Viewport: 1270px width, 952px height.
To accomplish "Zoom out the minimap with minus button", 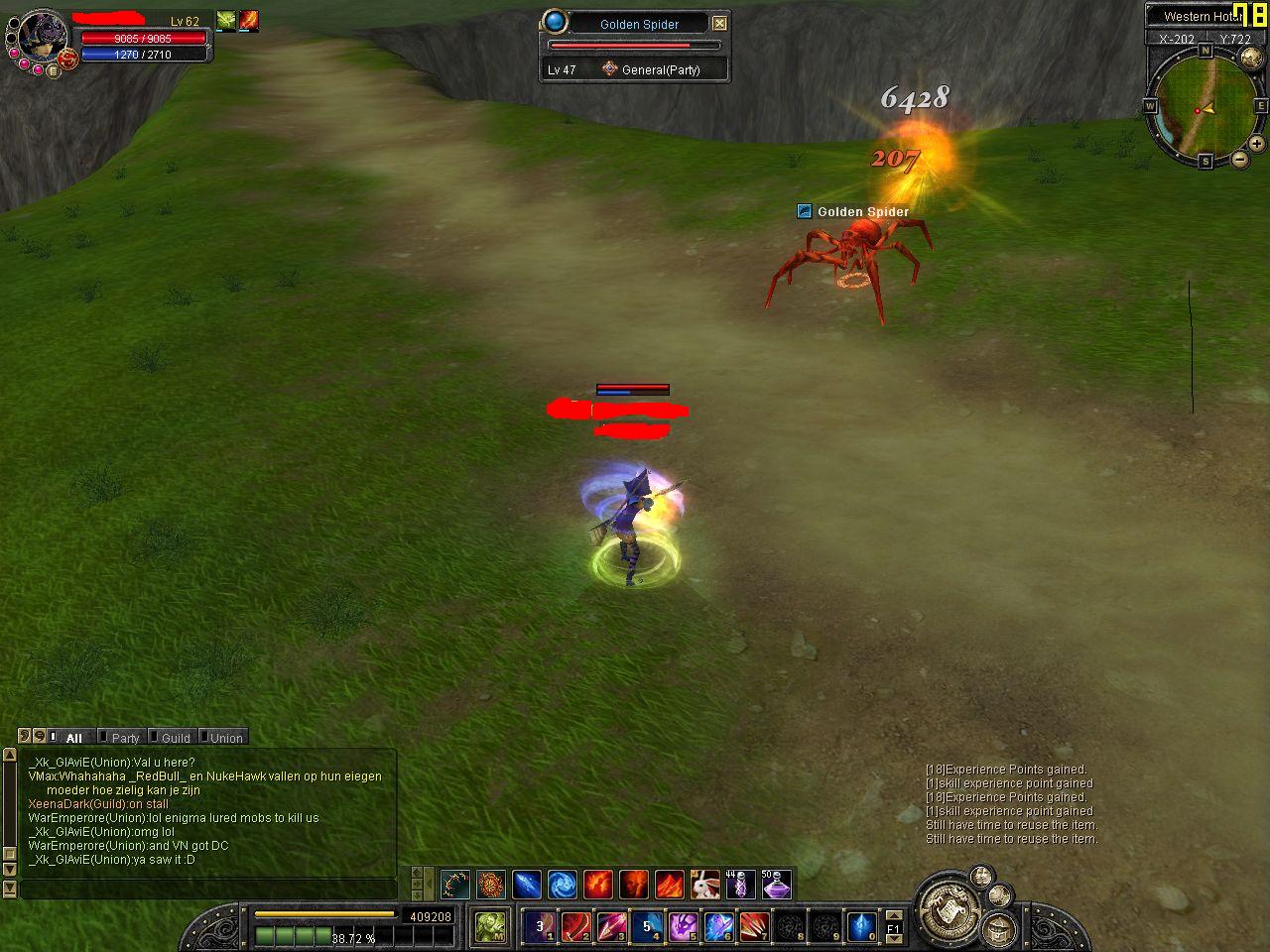I will click(1239, 159).
